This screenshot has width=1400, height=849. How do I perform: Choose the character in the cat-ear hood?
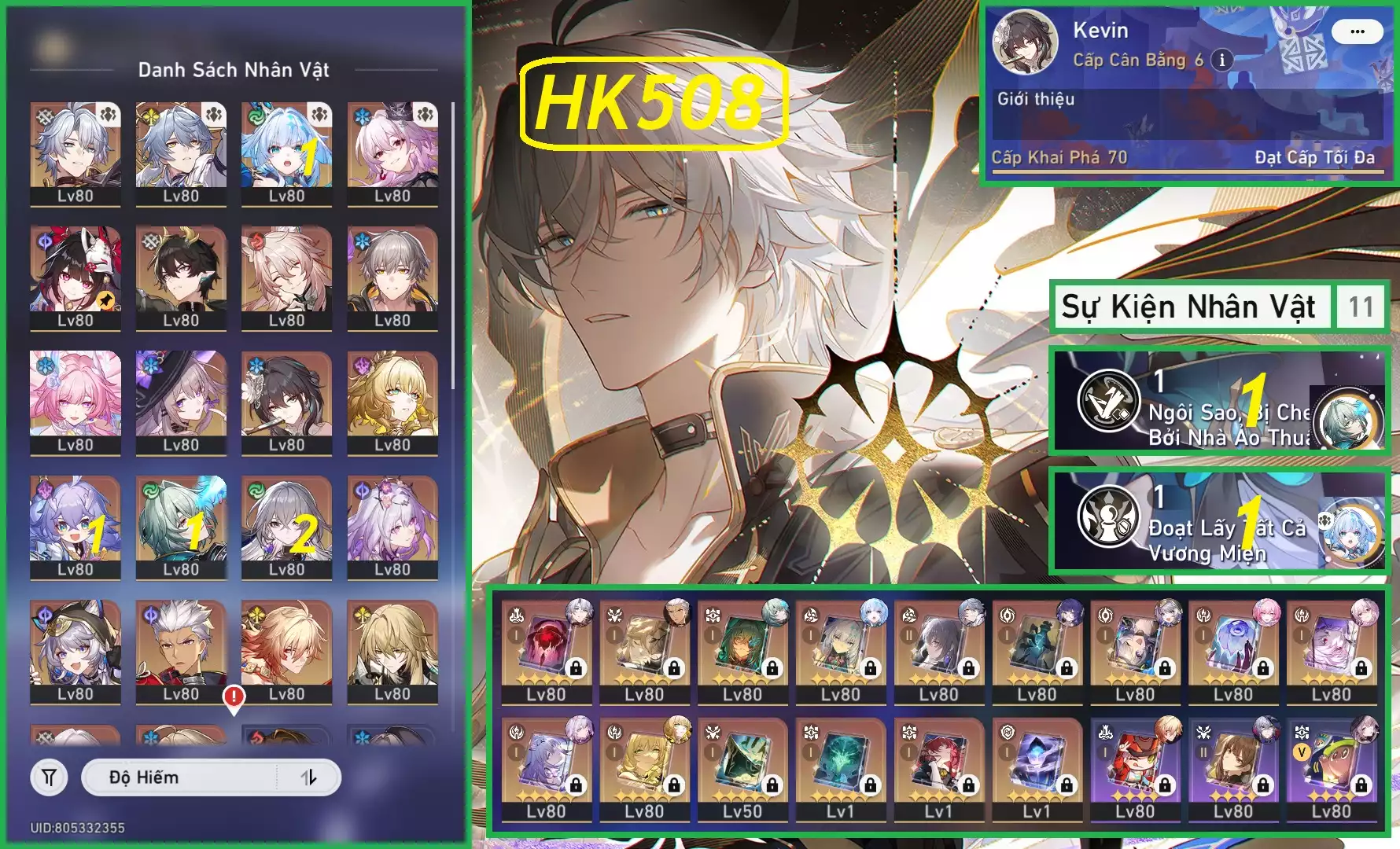[x=76, y=651]
